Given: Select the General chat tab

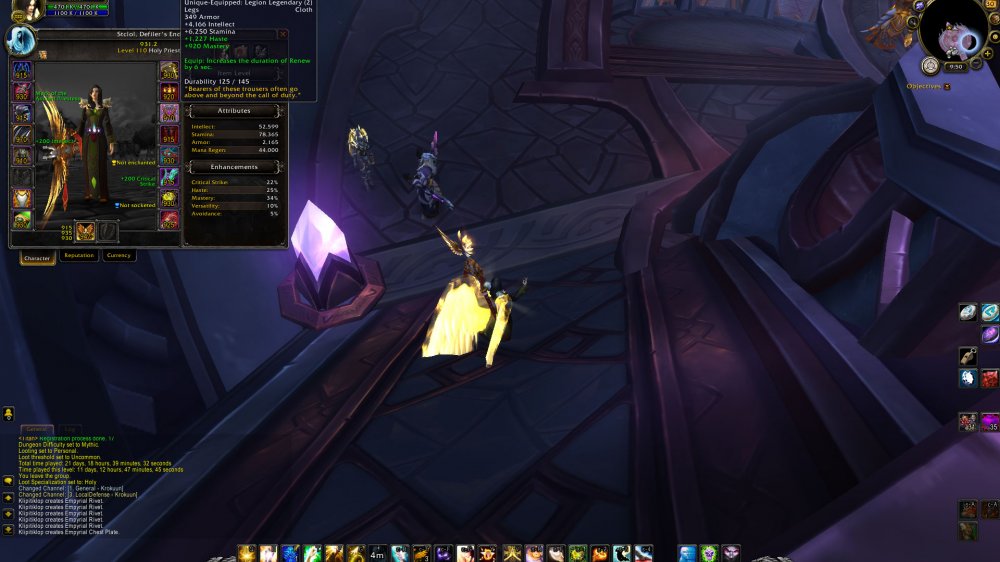Looking at the screenshot, I should coord(35,429).
